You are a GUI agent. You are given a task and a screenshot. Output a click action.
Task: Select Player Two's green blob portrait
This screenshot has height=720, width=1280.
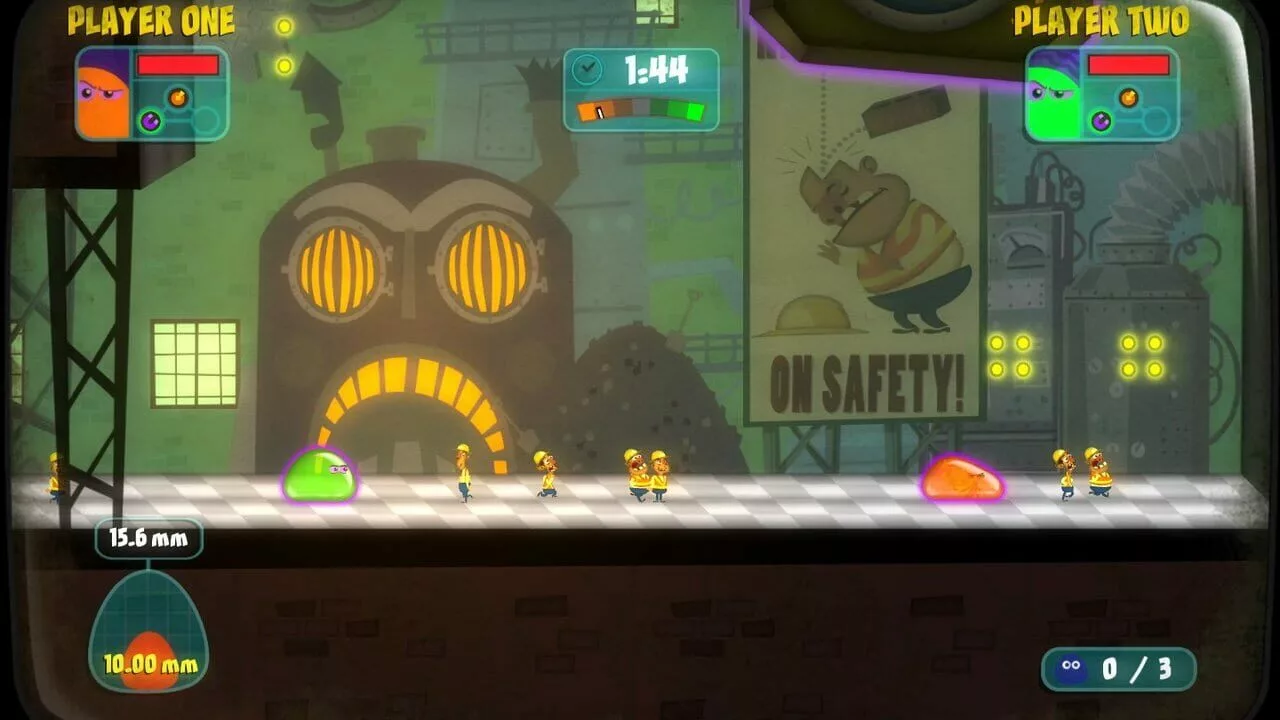click(x=1053, y=94)
